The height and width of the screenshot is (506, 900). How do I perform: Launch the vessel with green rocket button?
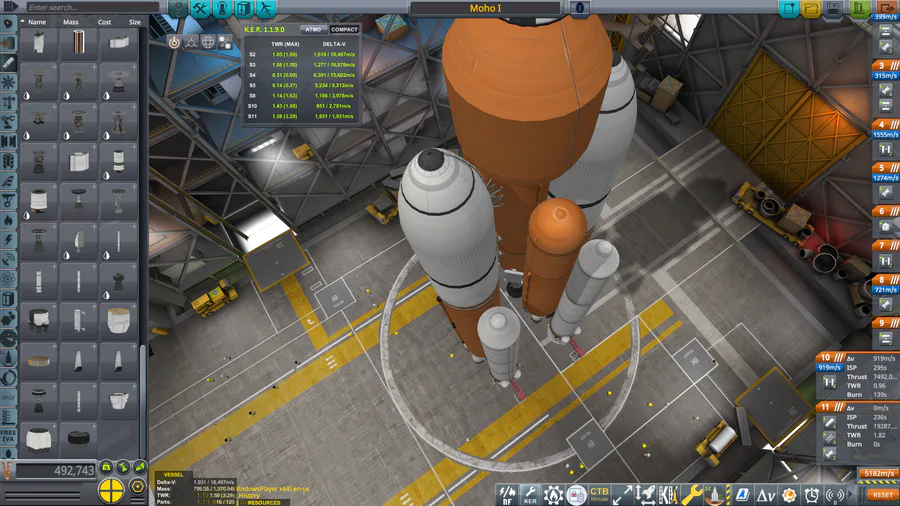tap(859, 9)
